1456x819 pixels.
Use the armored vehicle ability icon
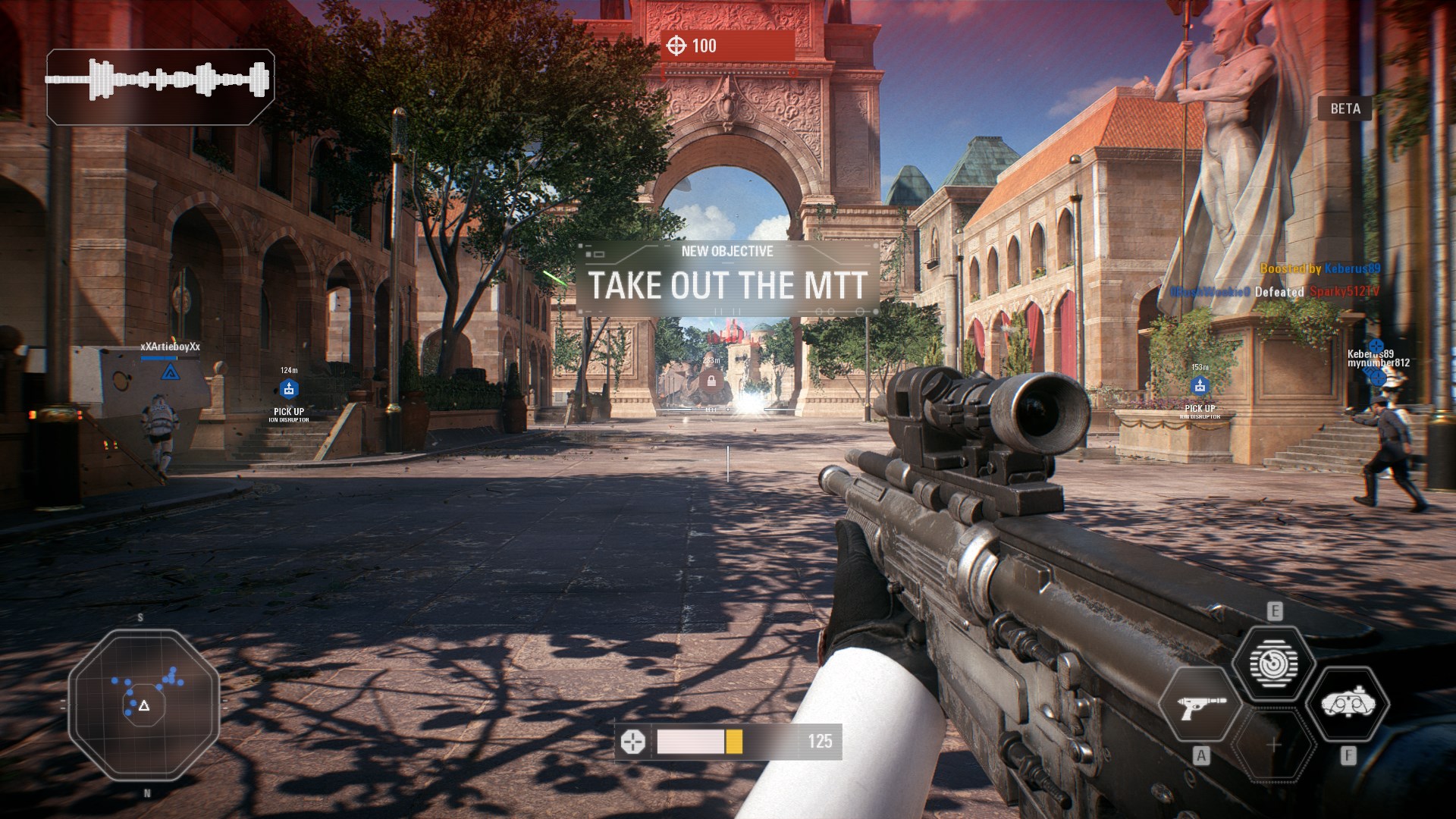tap(1348, 704)
